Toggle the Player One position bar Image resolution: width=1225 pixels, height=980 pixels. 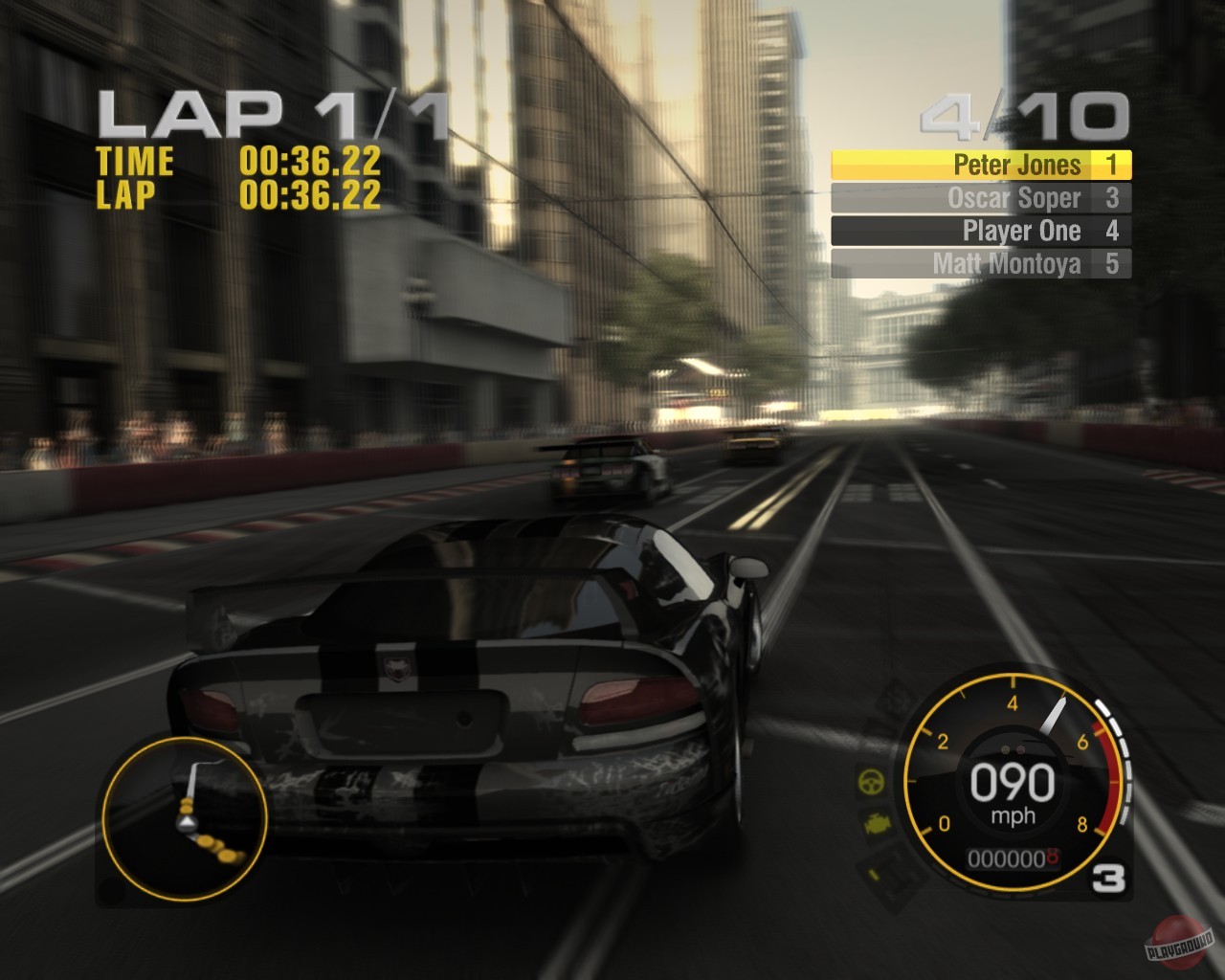pyautogui.click(x=981, y=231)
